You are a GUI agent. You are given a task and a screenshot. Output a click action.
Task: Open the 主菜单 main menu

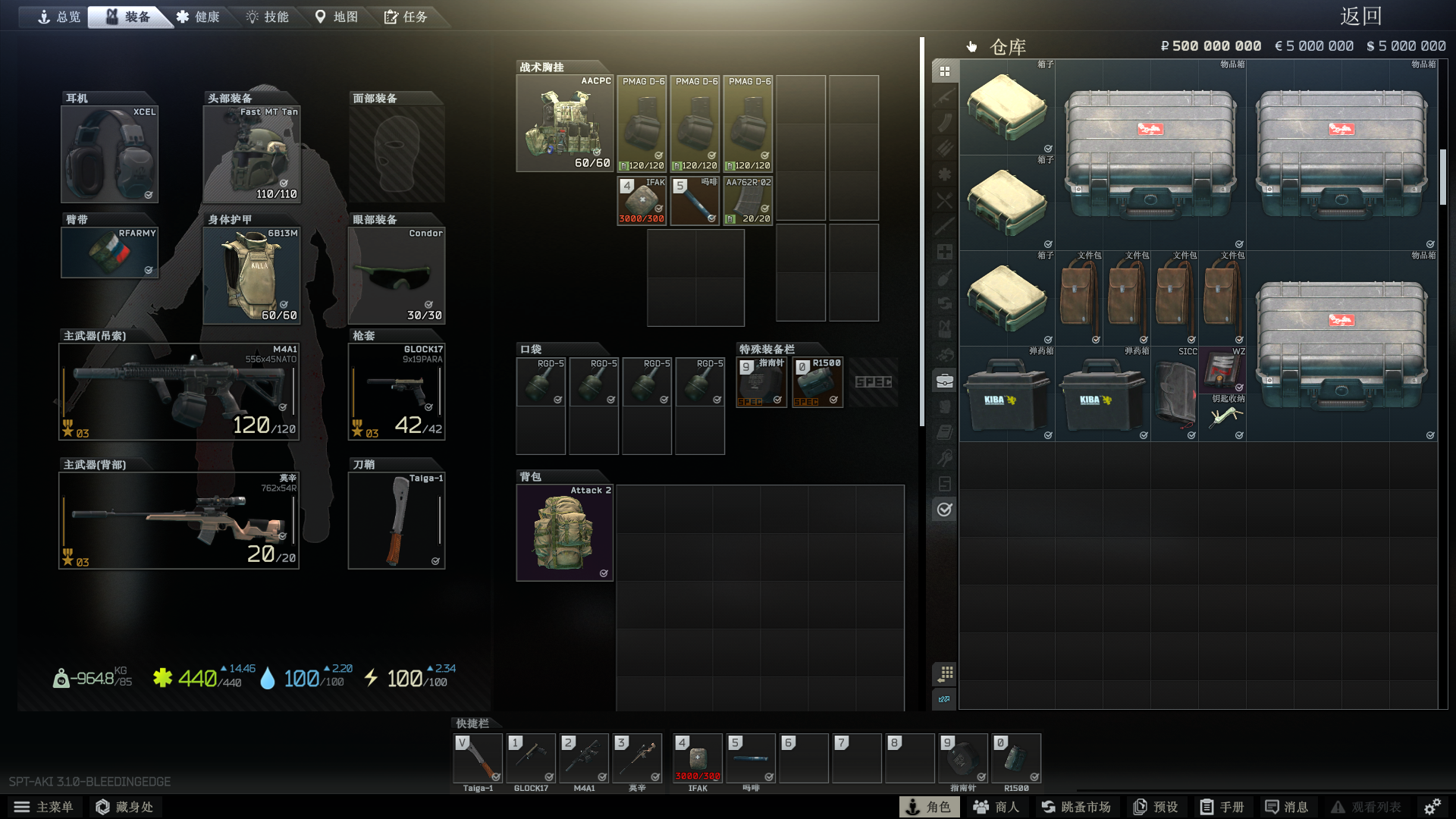tap(44, 807)
